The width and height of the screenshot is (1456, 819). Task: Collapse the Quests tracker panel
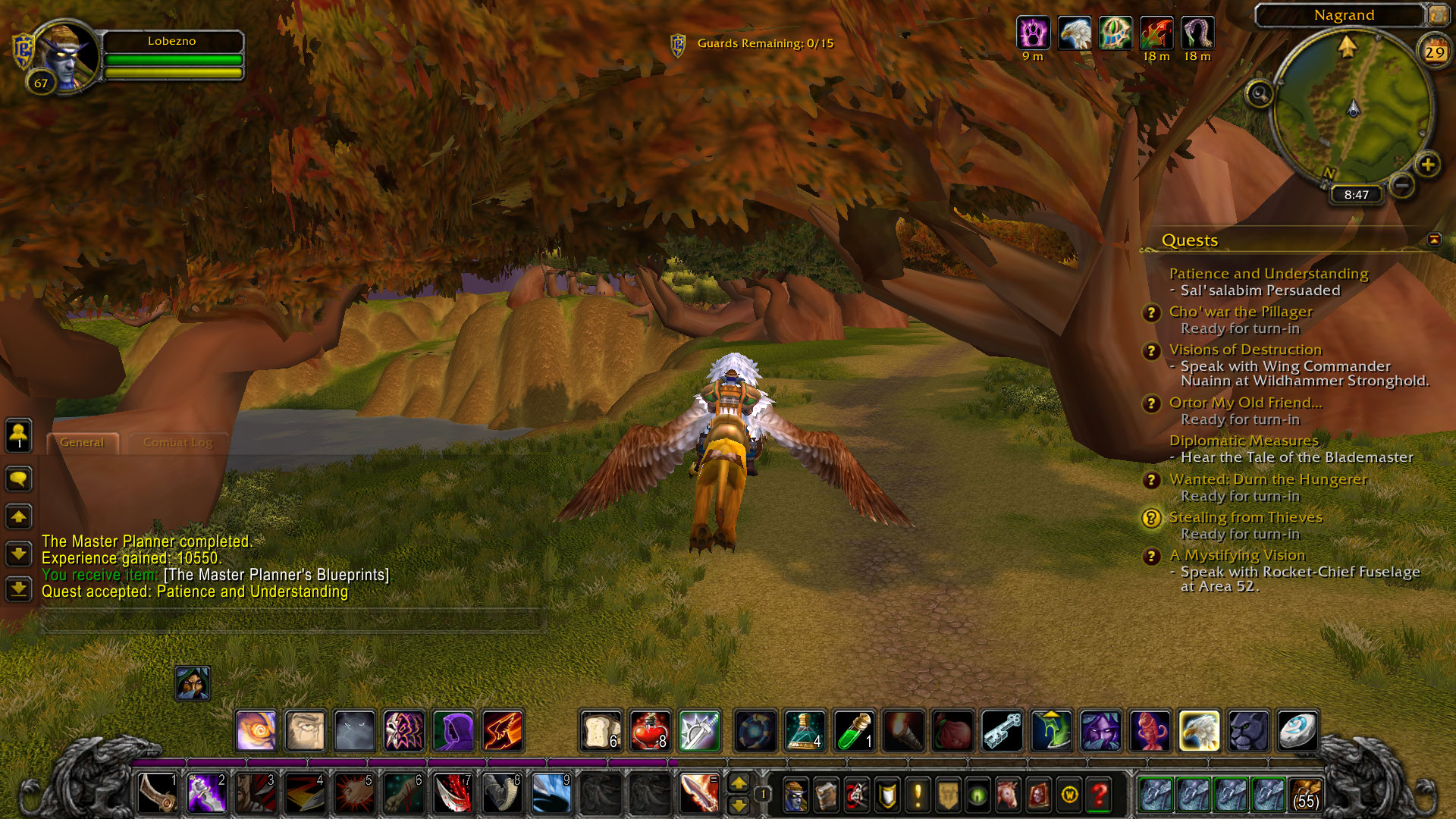[x=1433, y=240]
